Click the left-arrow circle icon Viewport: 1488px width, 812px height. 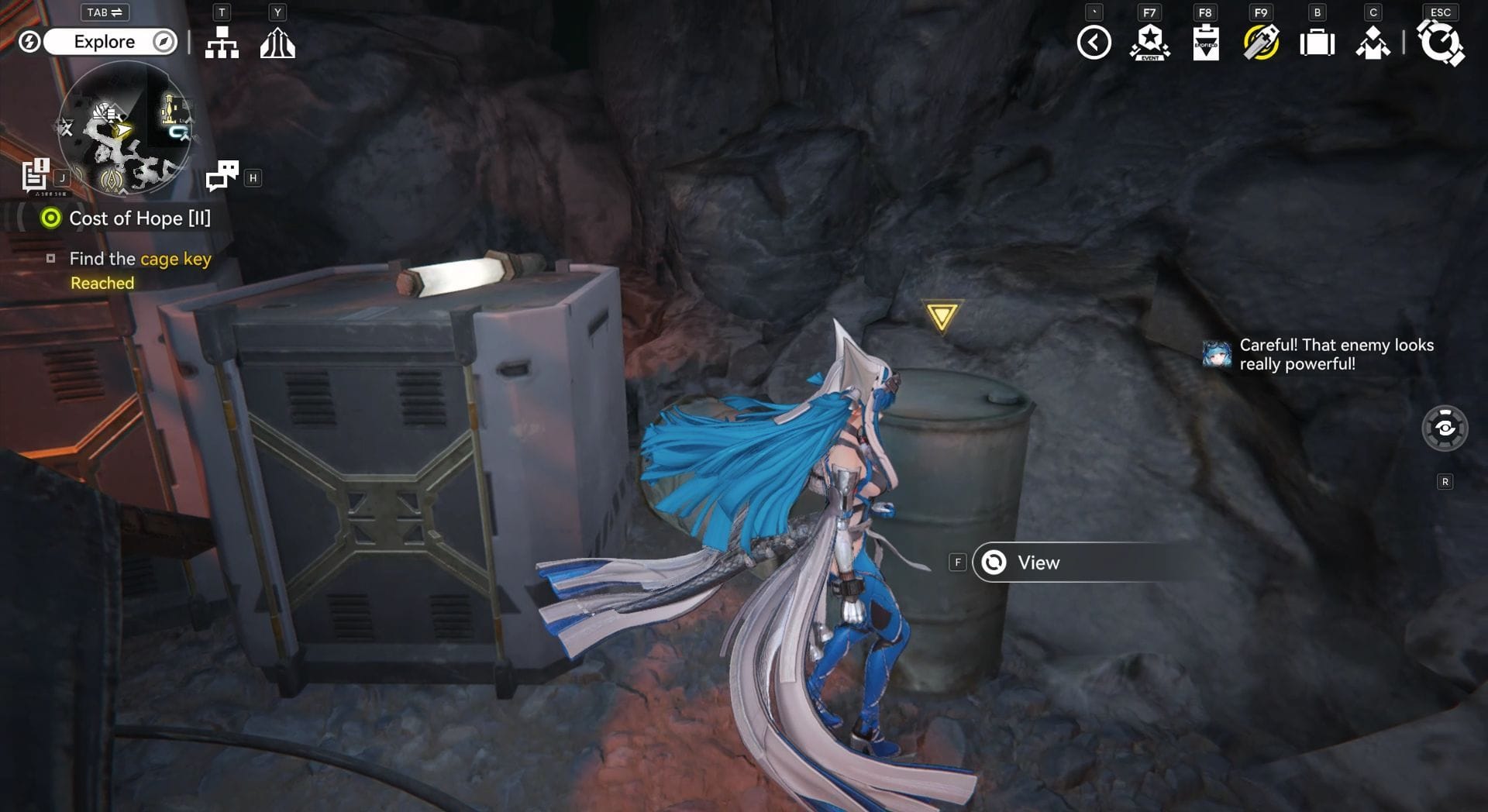[1094, 43]
